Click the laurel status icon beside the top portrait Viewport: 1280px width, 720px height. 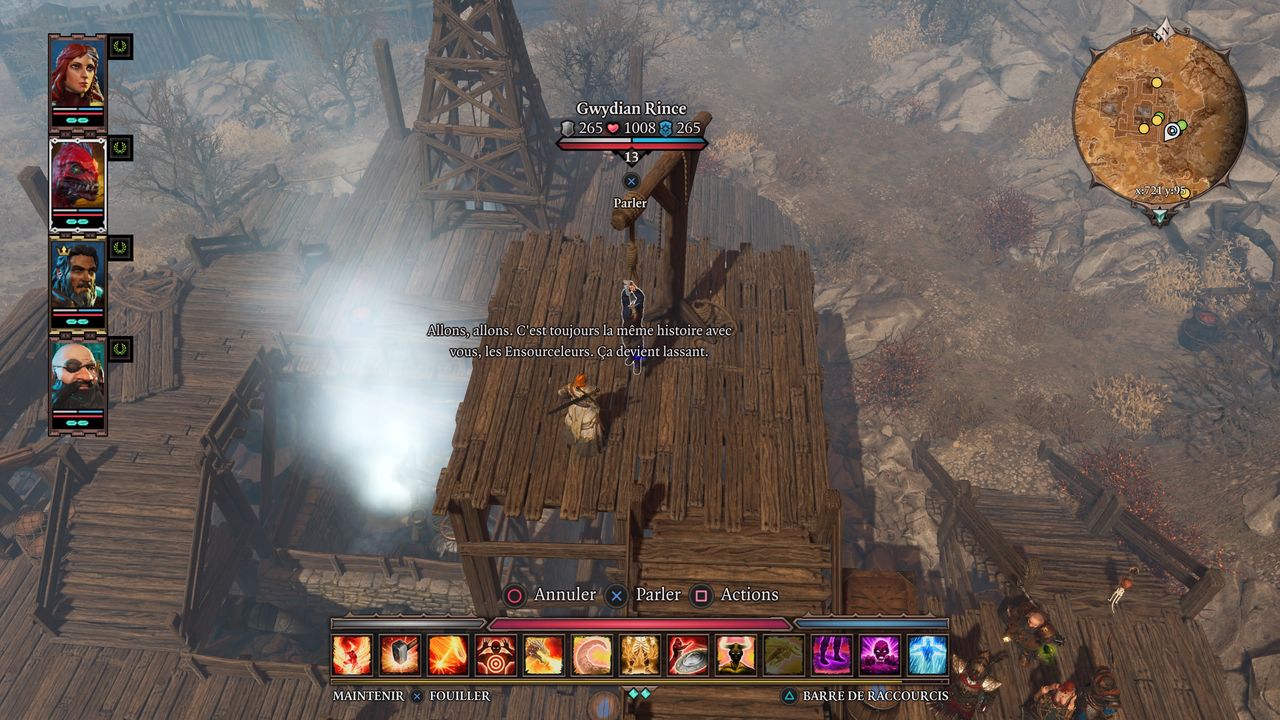[120, 46]
